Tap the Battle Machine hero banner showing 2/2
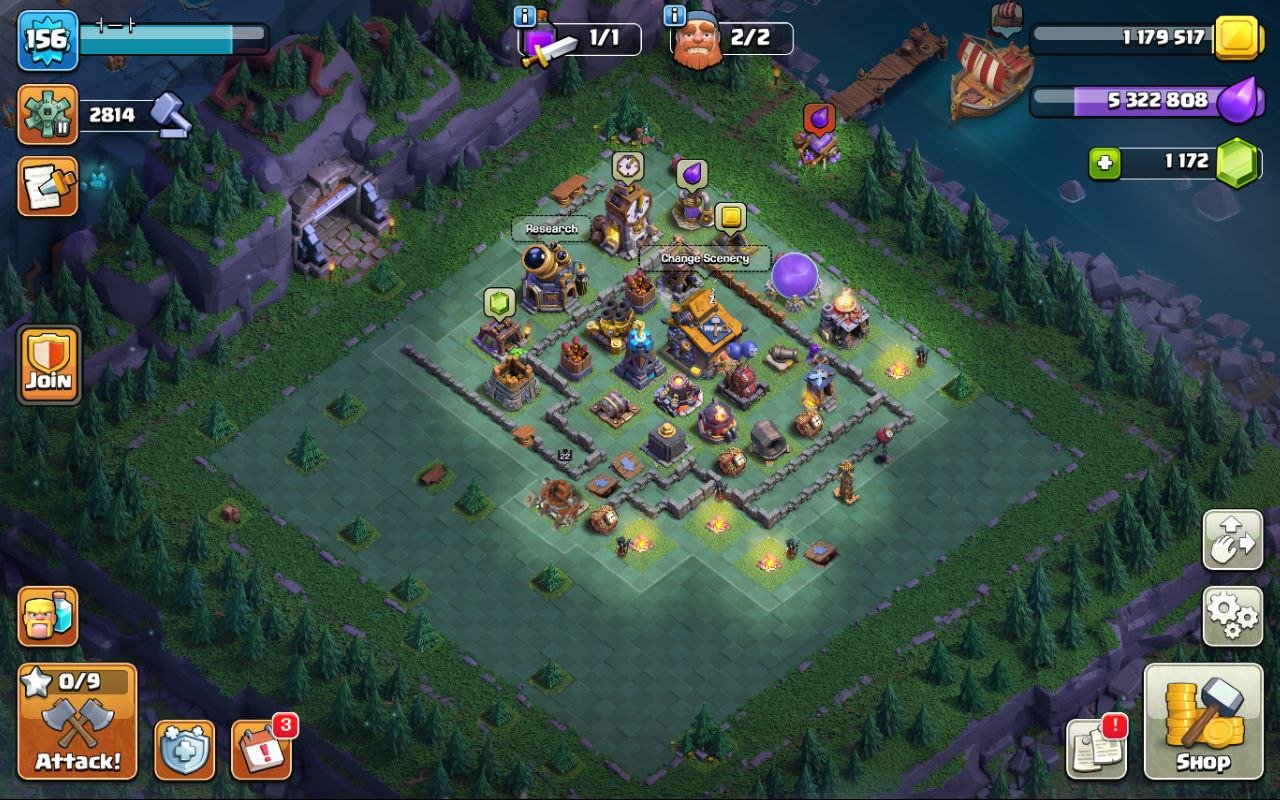 click(725, 40)
